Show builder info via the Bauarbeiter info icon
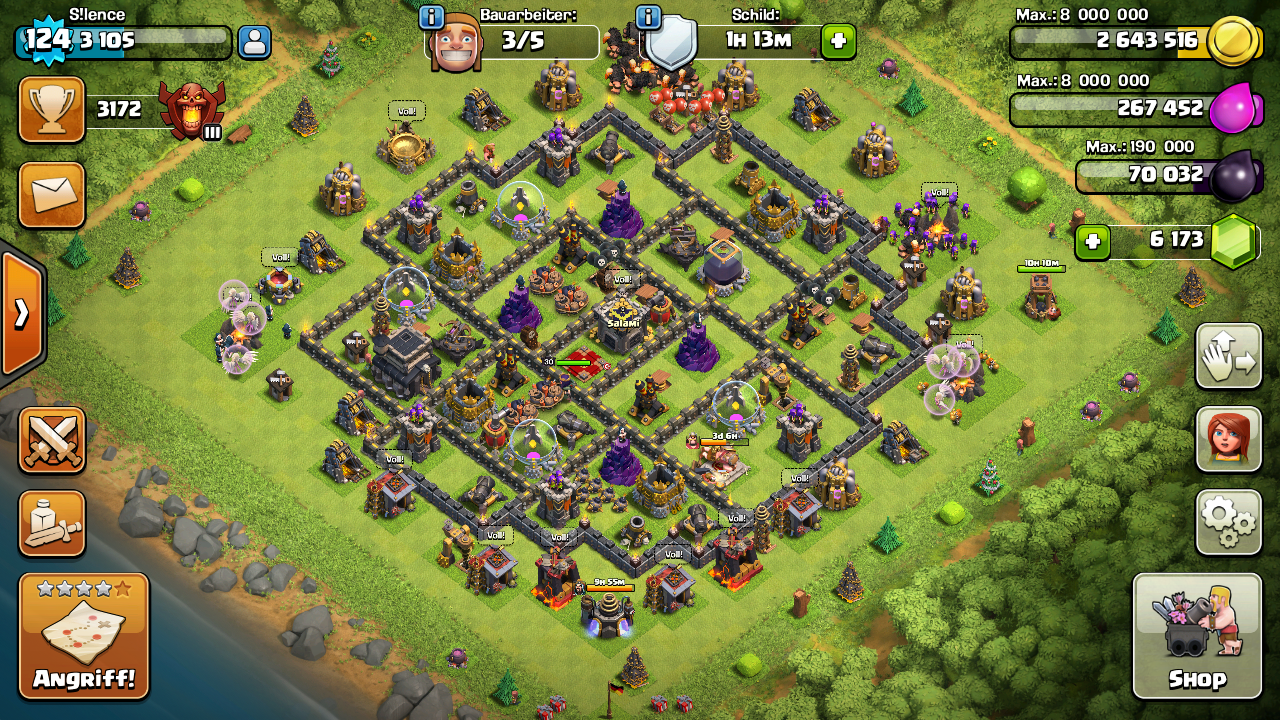The height and width of the screenshot is (720, 1280). [432, 17]
